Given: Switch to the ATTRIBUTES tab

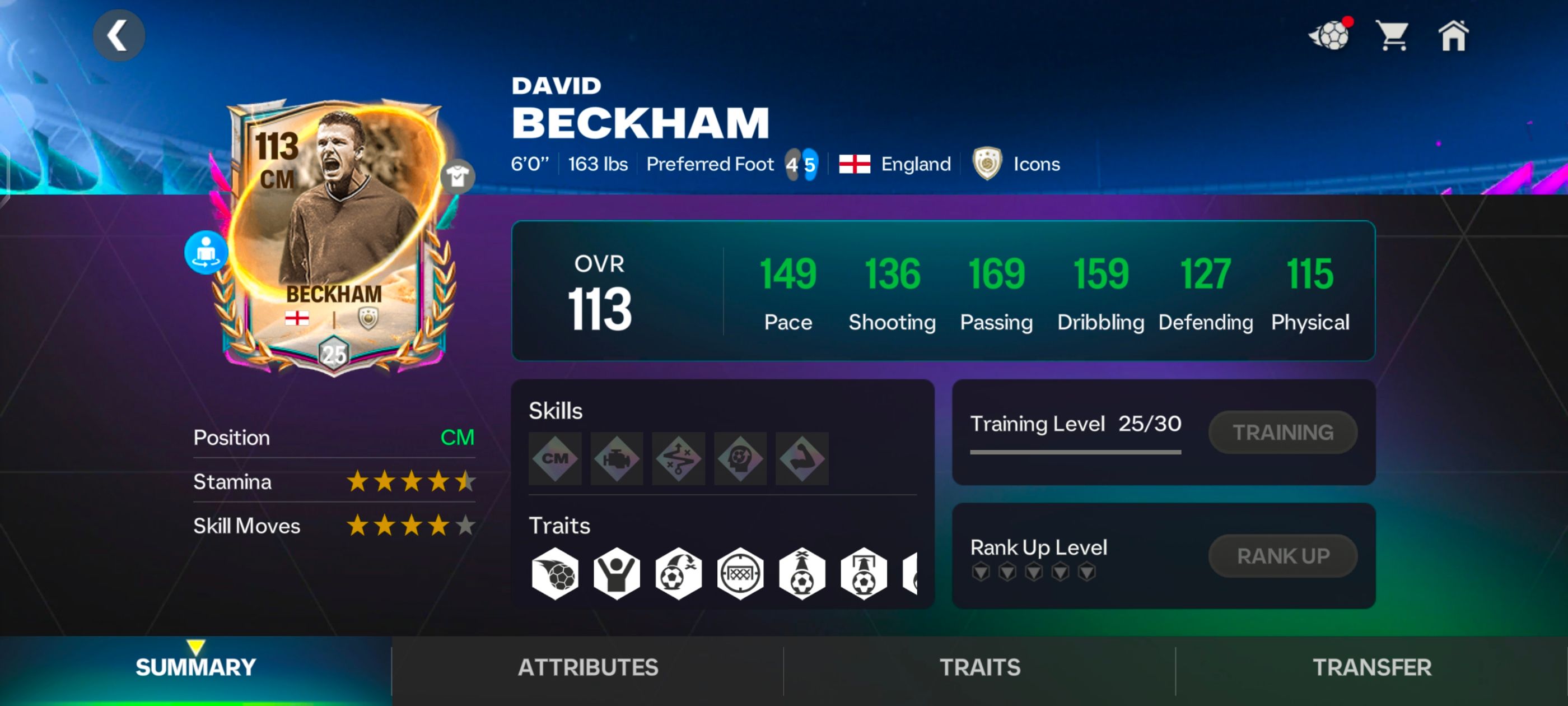Looking at the screenshot, I should click(x=587, y=667).
